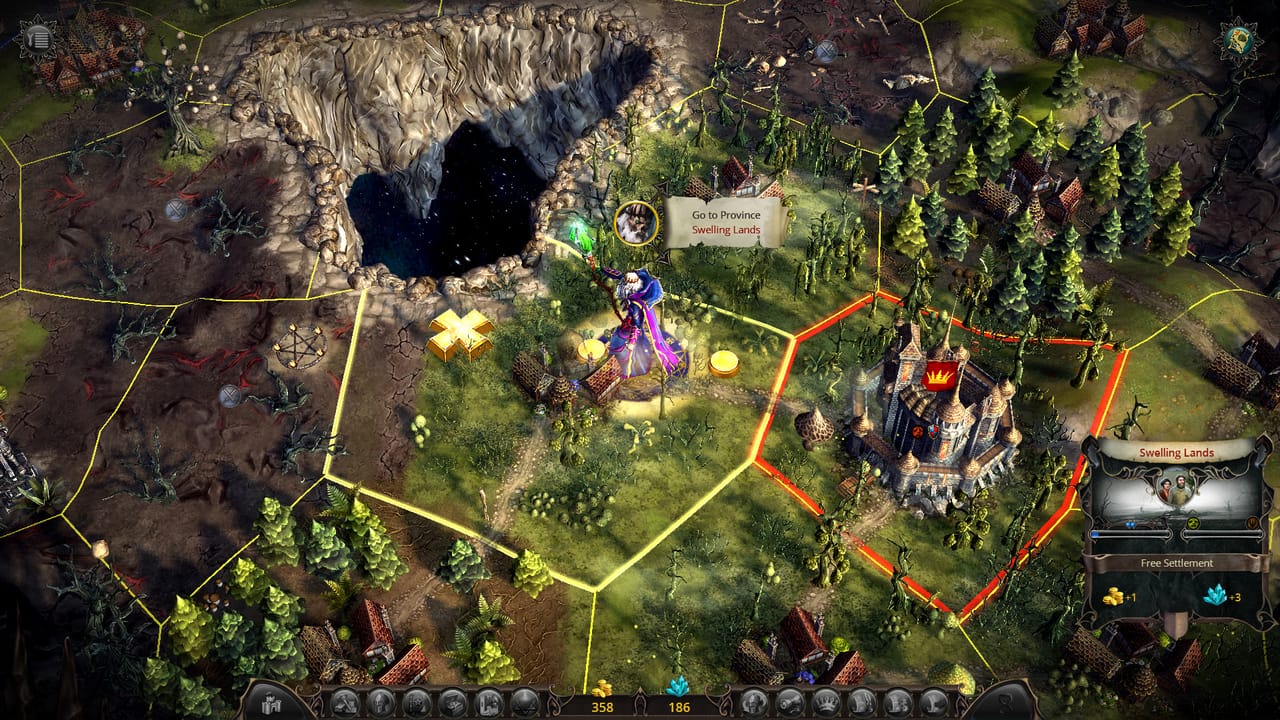Click the Free Settlement banner
This screenshot has height=720, width=1280.
[x=1177, y=562]
